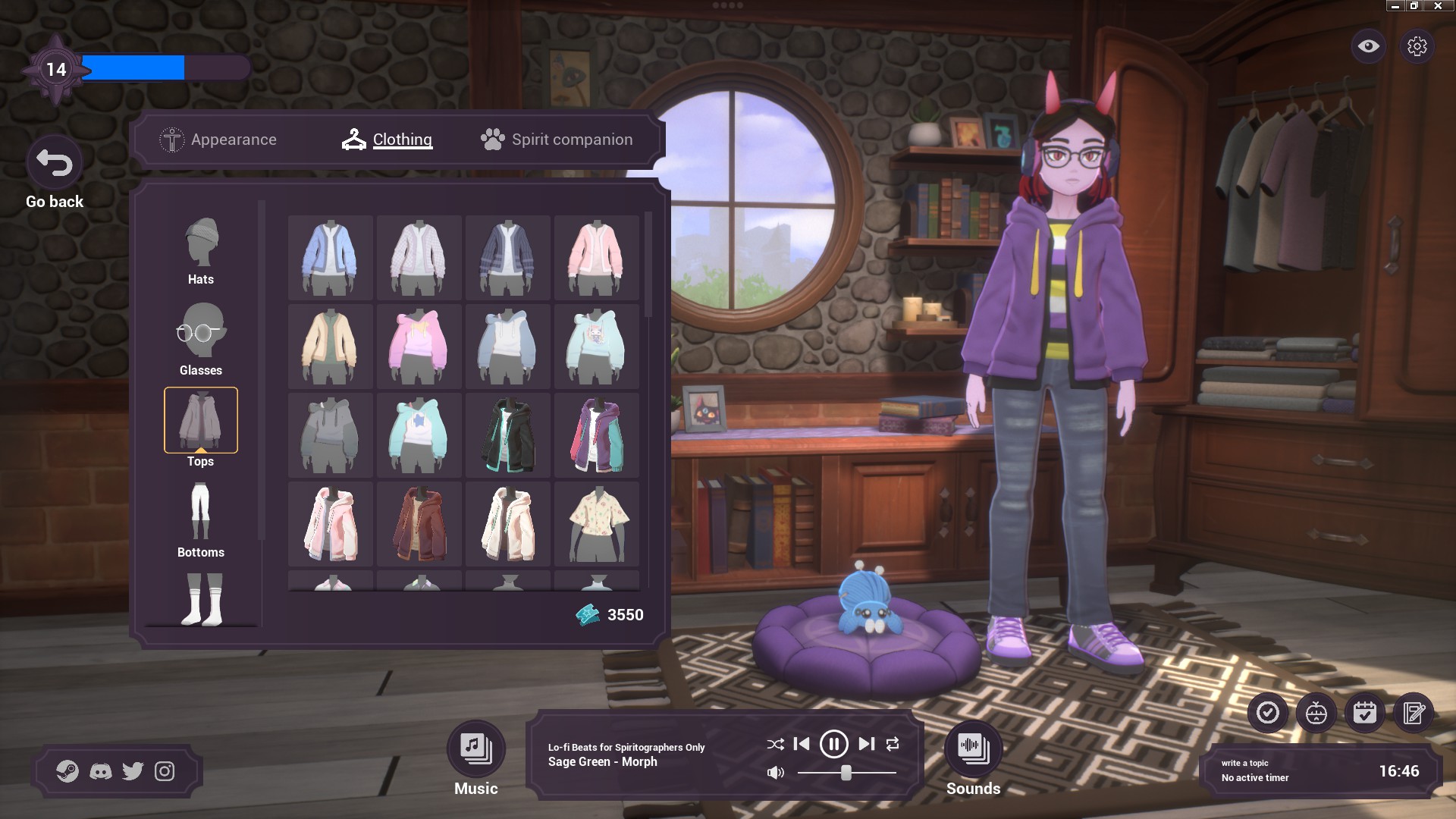Select the Hats clothing category
The width and height of the screenshot is (1456, 819).
(x=201, y=251)
